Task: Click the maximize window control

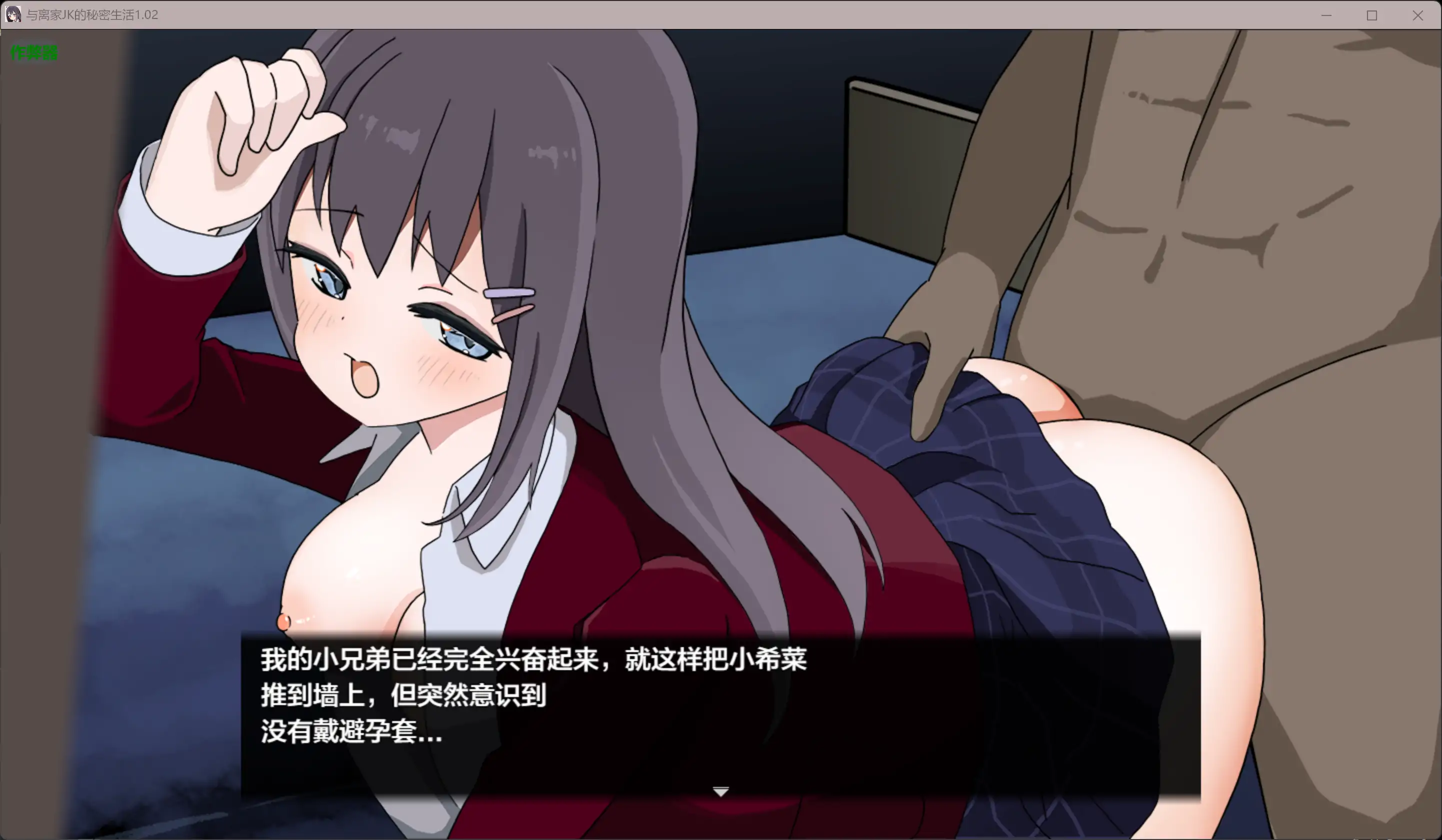Action: pyautogui.click(x=1371, y=15)
